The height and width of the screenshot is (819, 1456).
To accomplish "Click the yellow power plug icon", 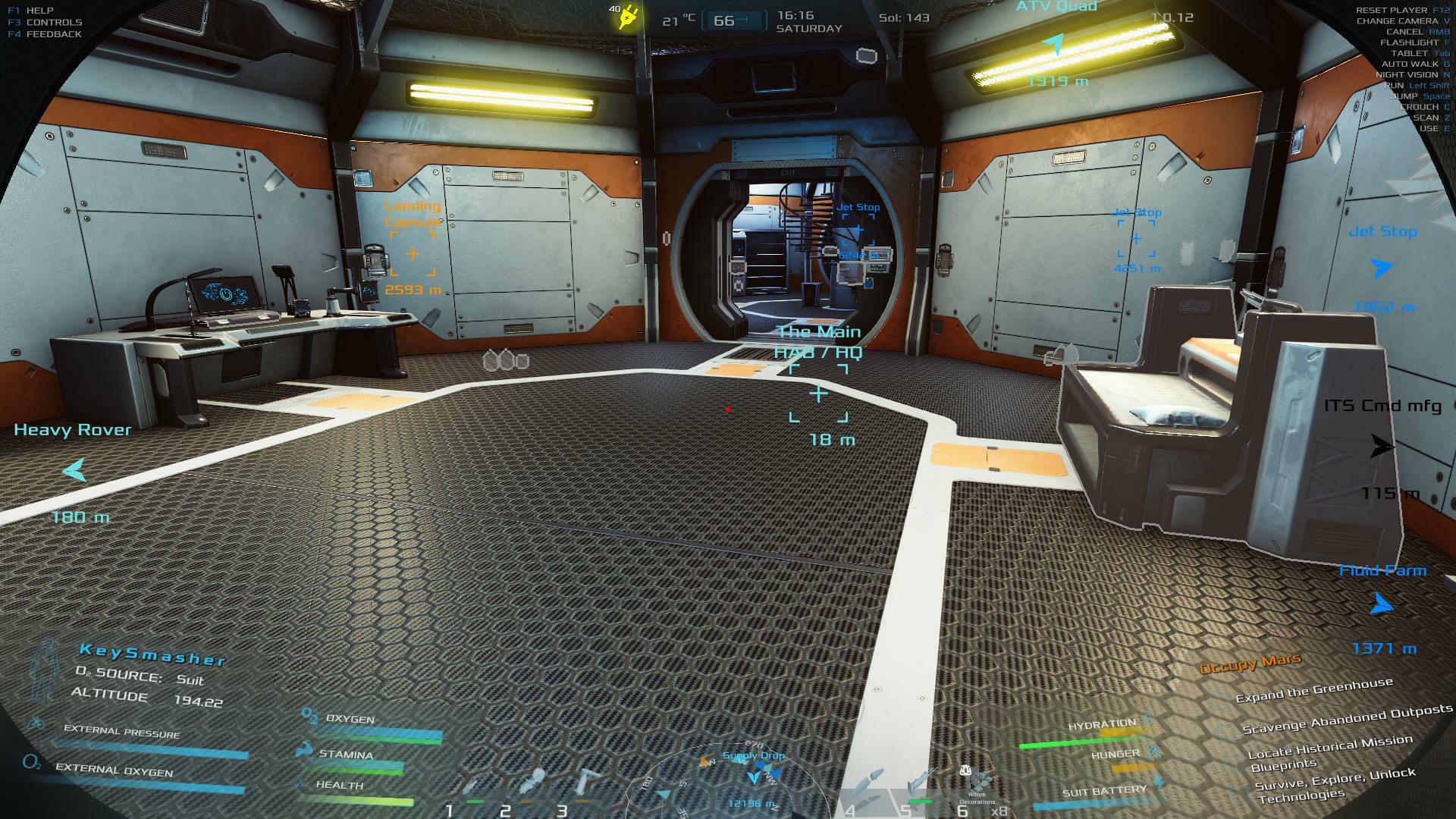I will [x=628, y=18].
